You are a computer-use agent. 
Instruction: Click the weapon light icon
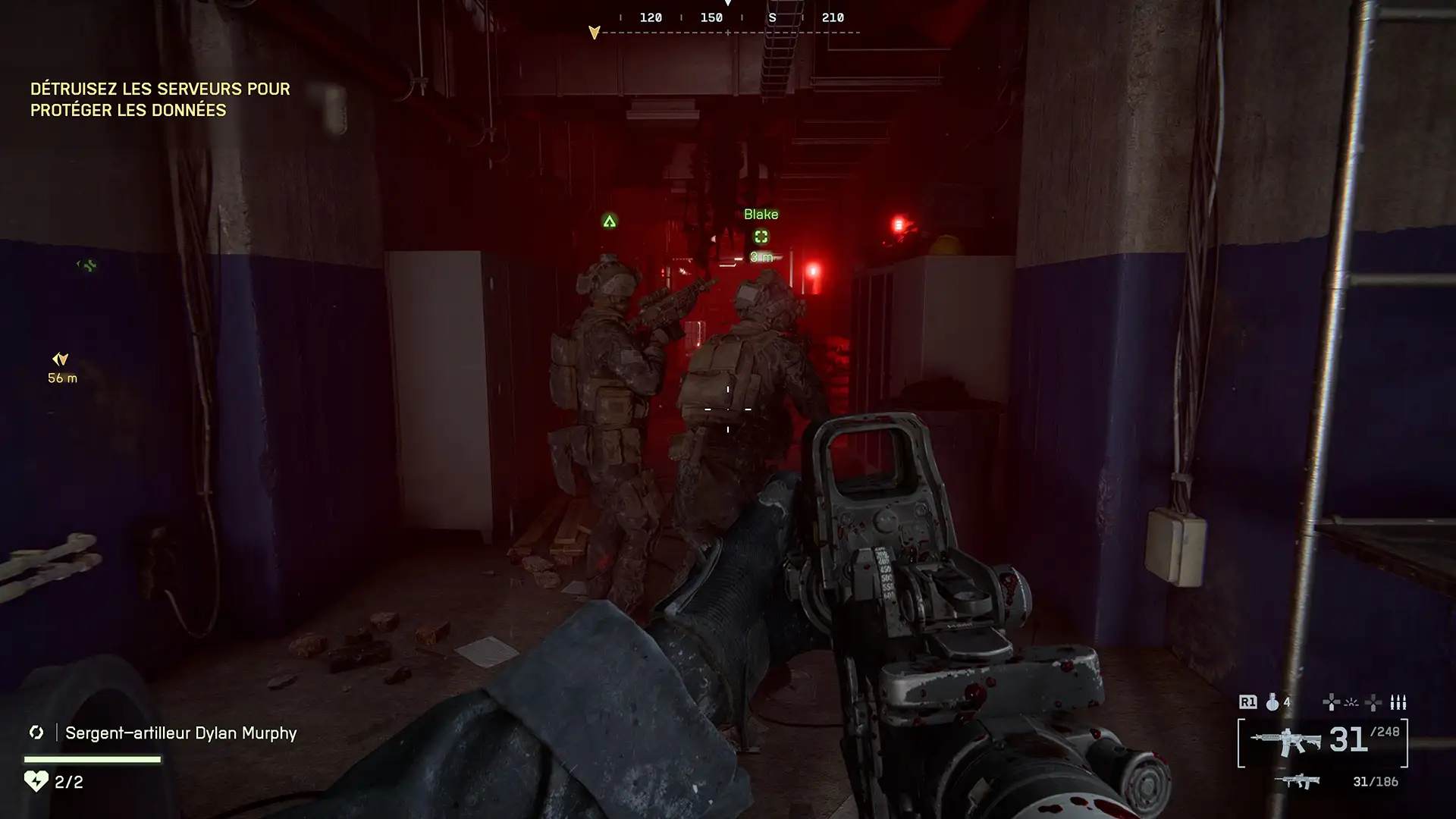click(1351, 702)
